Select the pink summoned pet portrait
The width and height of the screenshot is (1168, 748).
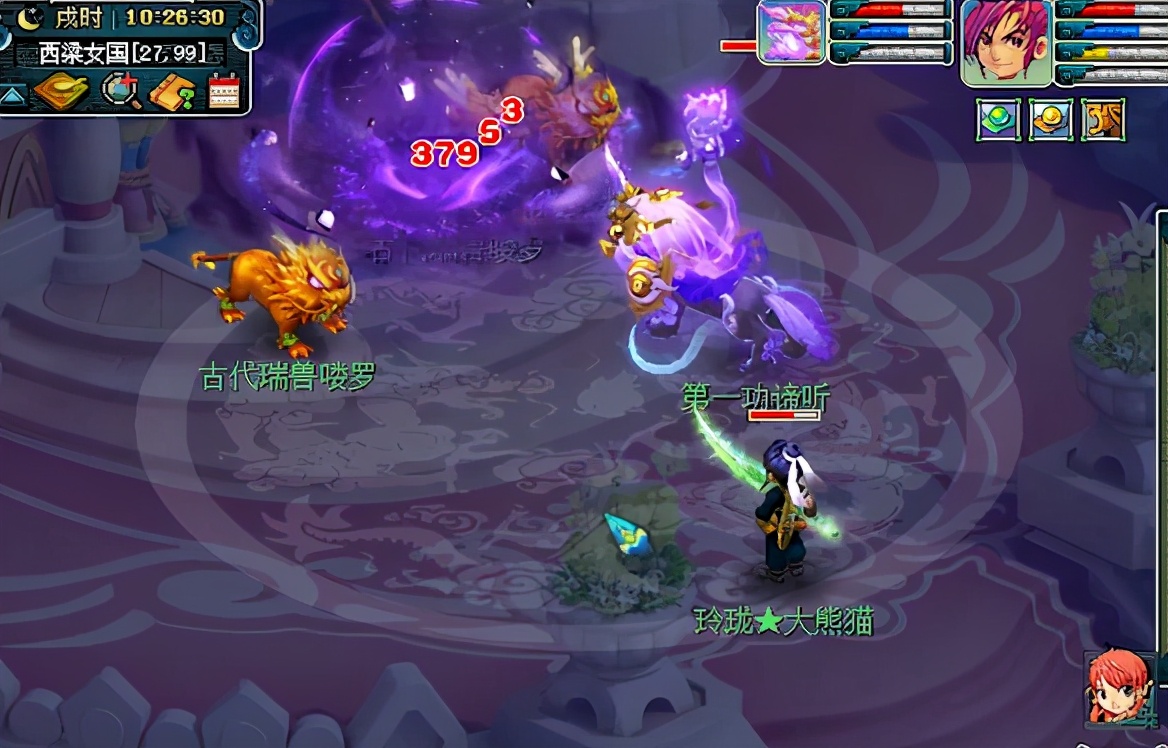point(791,32)
